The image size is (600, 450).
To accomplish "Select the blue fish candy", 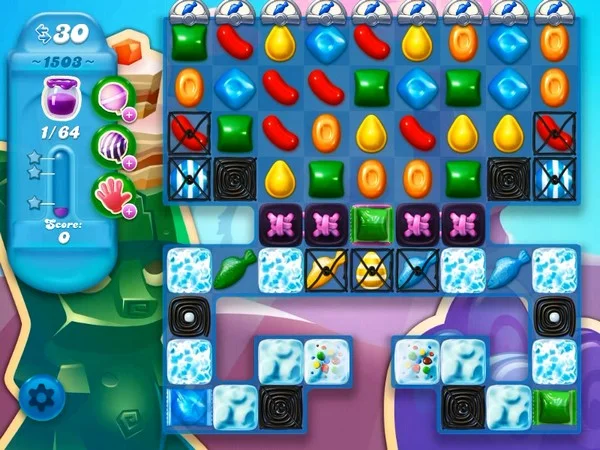I will tap(507, 270).
